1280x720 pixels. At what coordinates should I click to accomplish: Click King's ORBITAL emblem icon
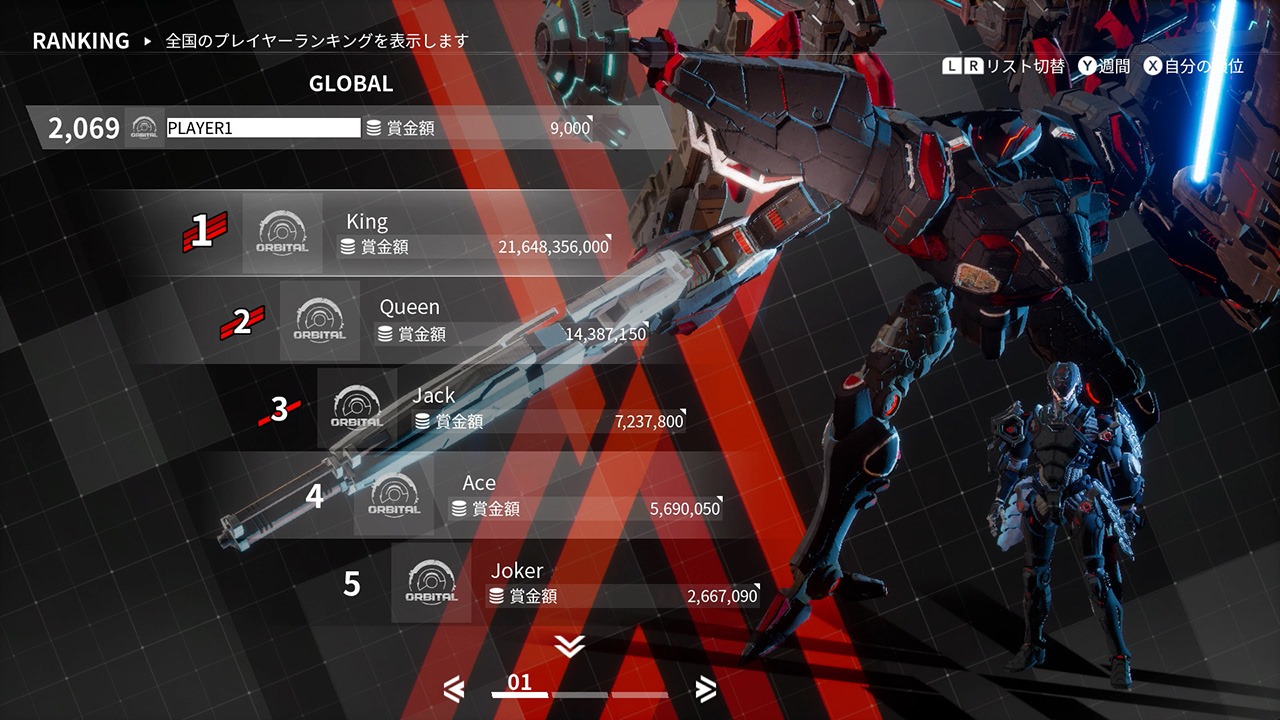coord(282,234)
